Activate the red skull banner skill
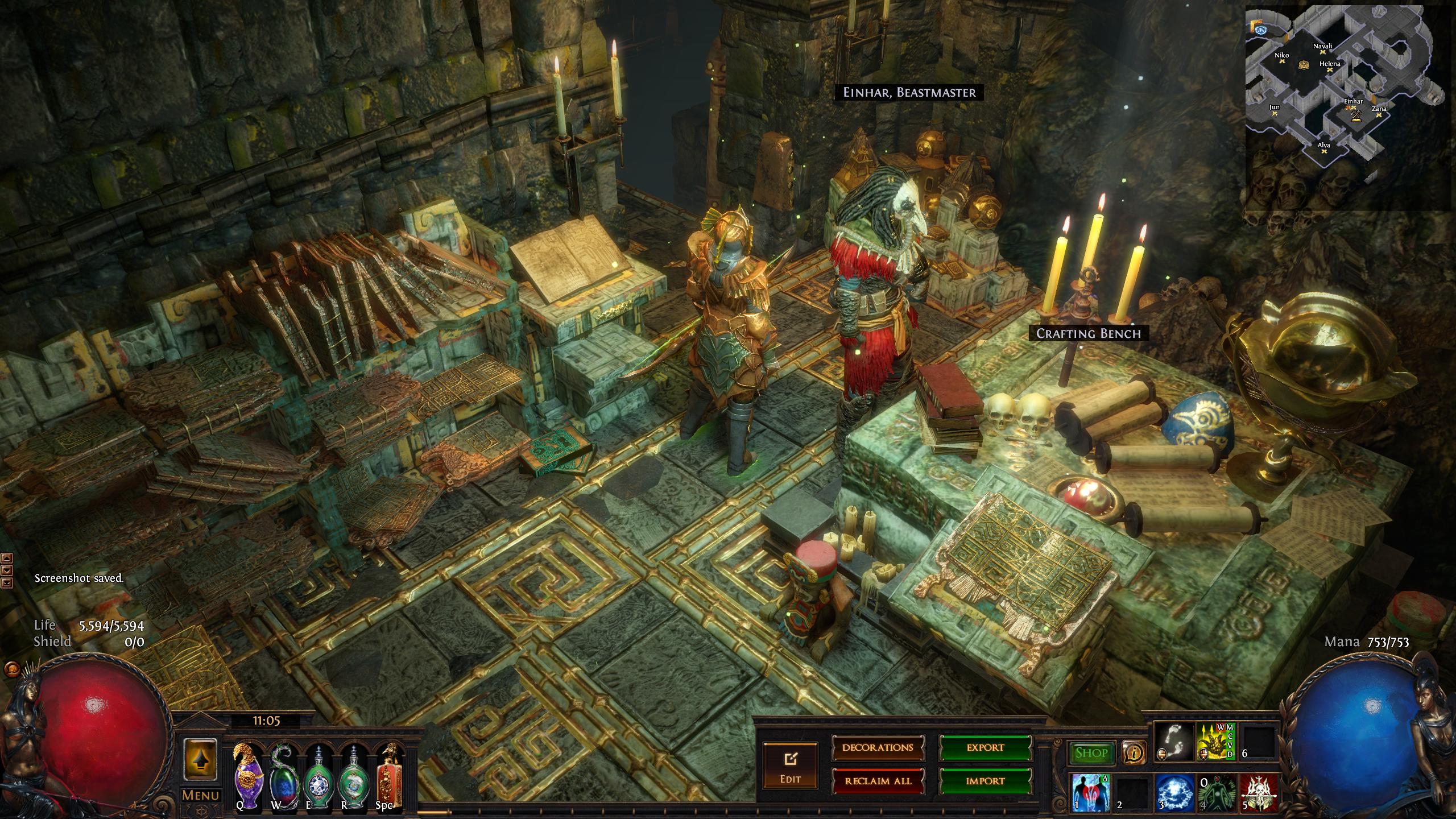 (1259, 793)
